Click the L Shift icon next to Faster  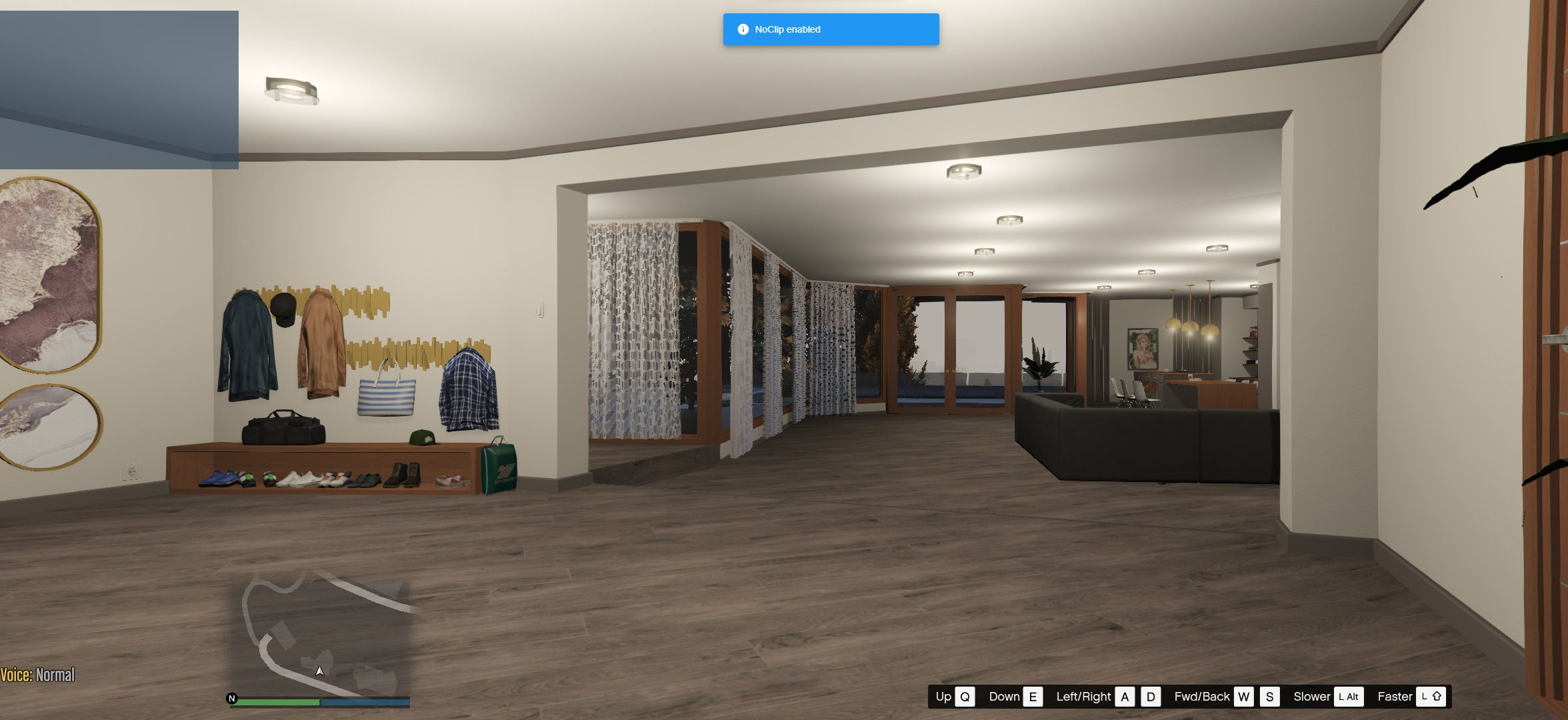click(1431, 697)
